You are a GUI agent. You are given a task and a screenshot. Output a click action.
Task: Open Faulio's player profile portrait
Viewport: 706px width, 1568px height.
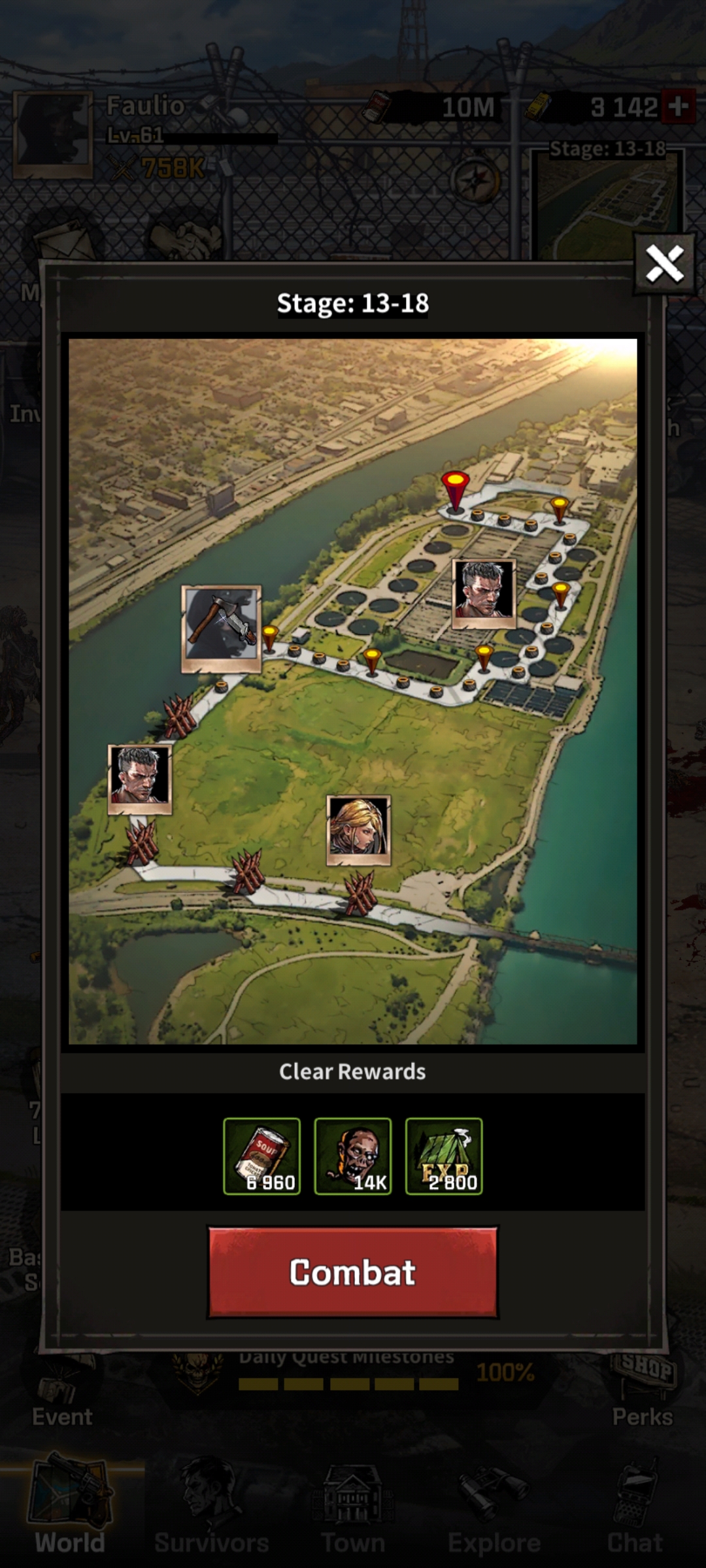pyautogui.click(x=54, y=135)
